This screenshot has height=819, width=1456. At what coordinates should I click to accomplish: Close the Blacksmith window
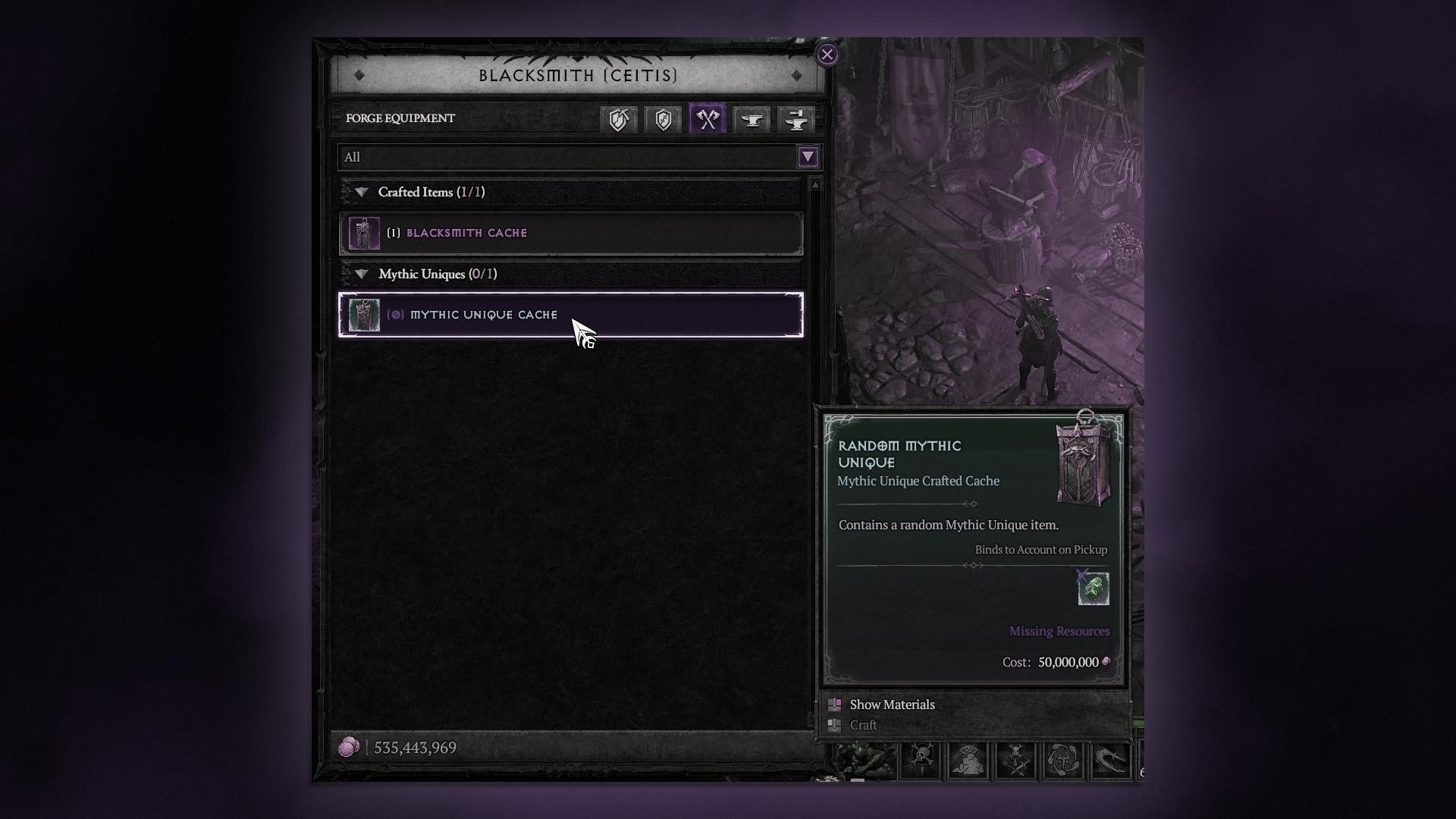click(827, 55)
